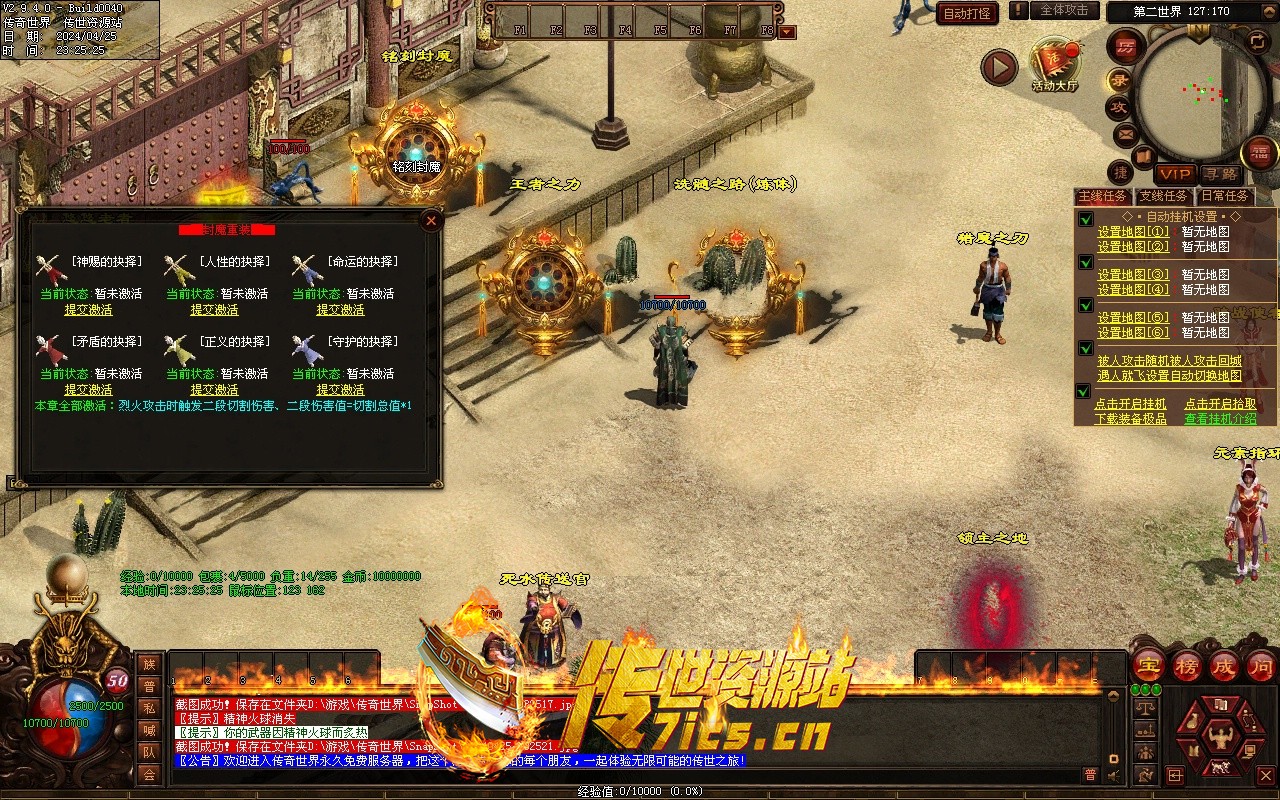Start auto-farming via 点击开启挂机
This screenshot has height=800, width=1280.
click(1130, 404)
